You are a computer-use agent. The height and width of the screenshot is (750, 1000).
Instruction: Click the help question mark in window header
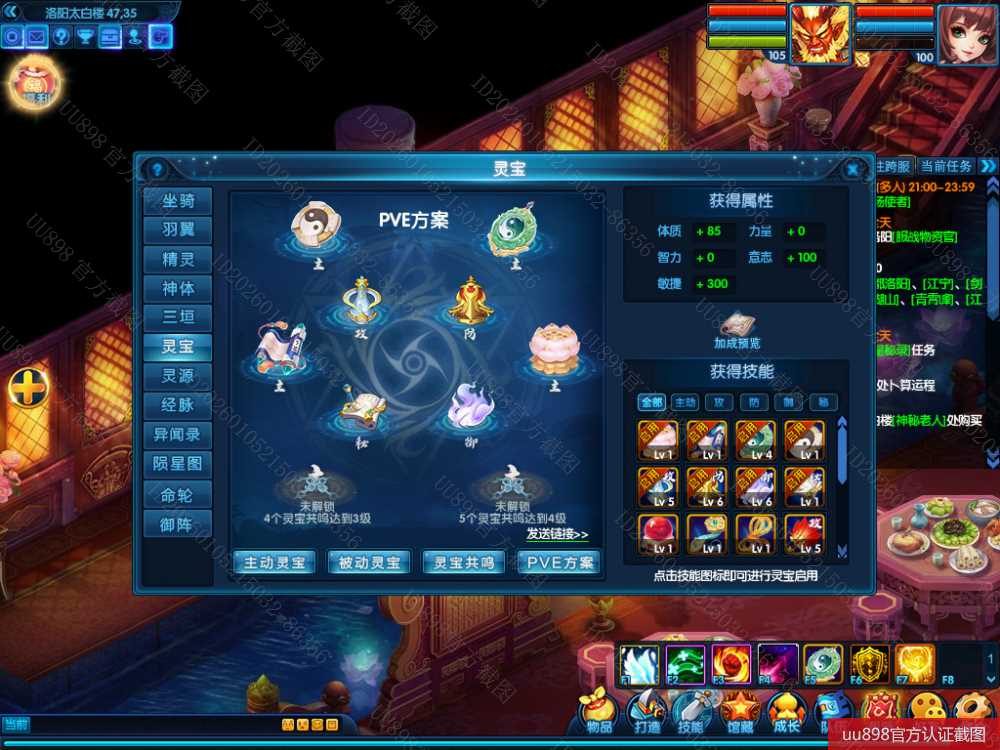coord(156,169)
